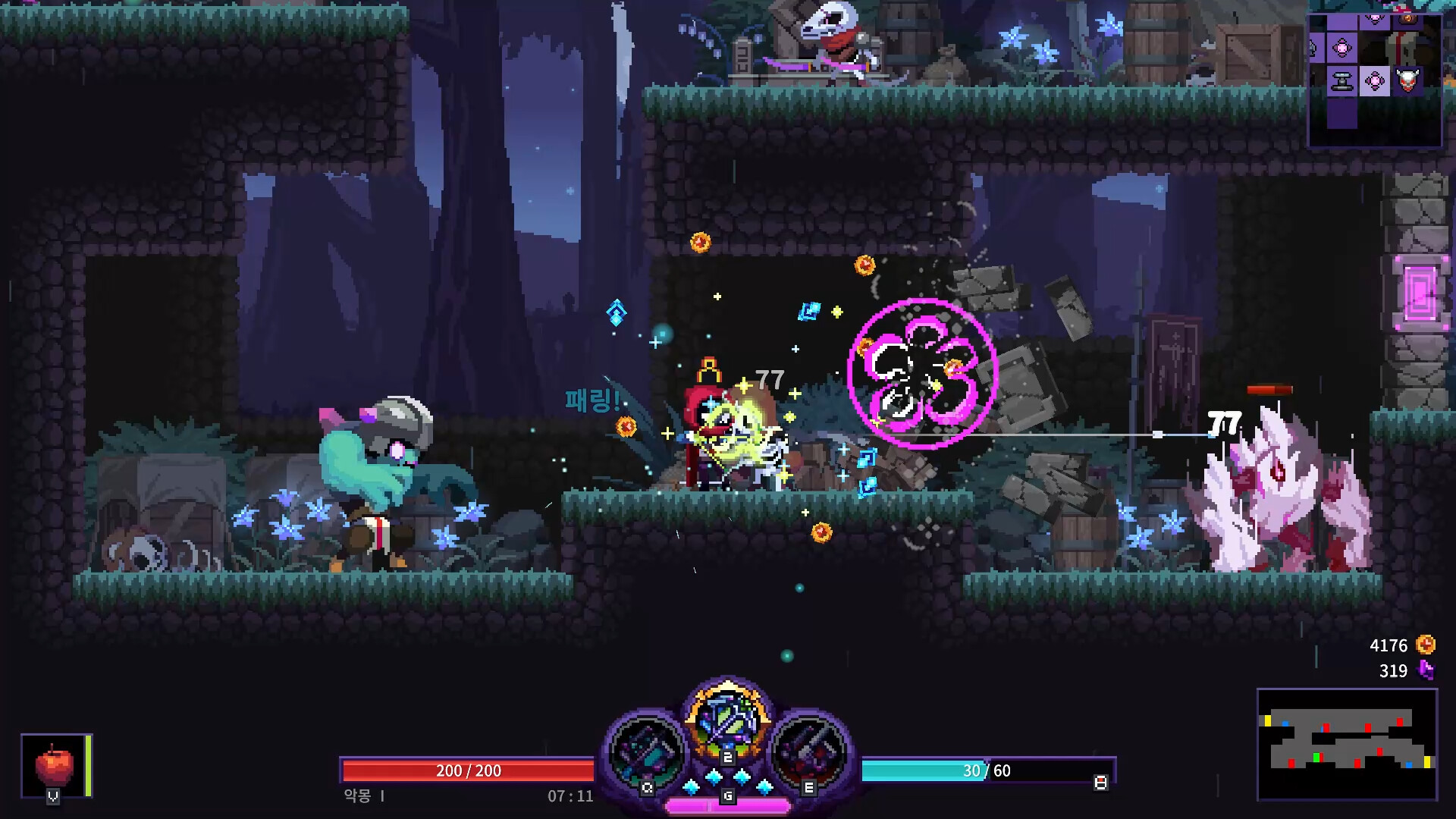Image resolution: width=1456 pixels, height=819 pixels.
Task: Click the red health bar showing 200/200
Action: coord(469,771)
